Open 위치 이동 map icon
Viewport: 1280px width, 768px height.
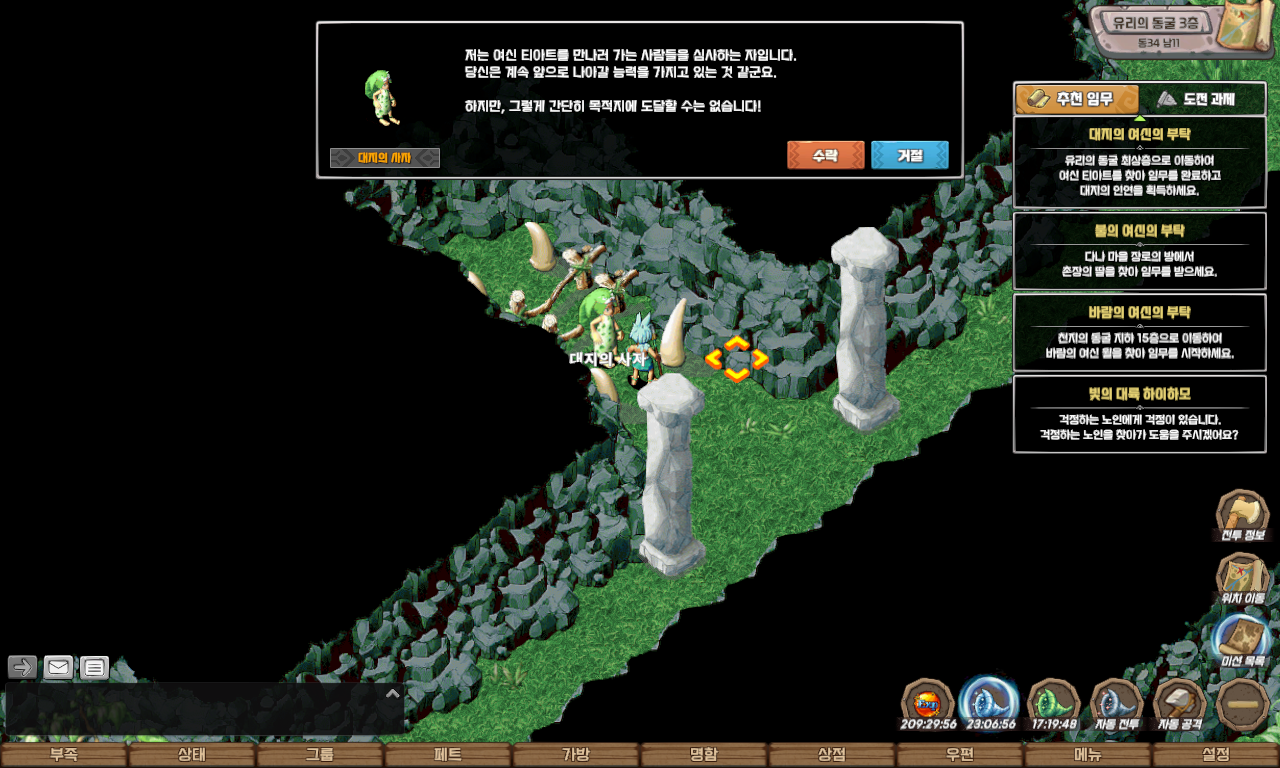1242,577
